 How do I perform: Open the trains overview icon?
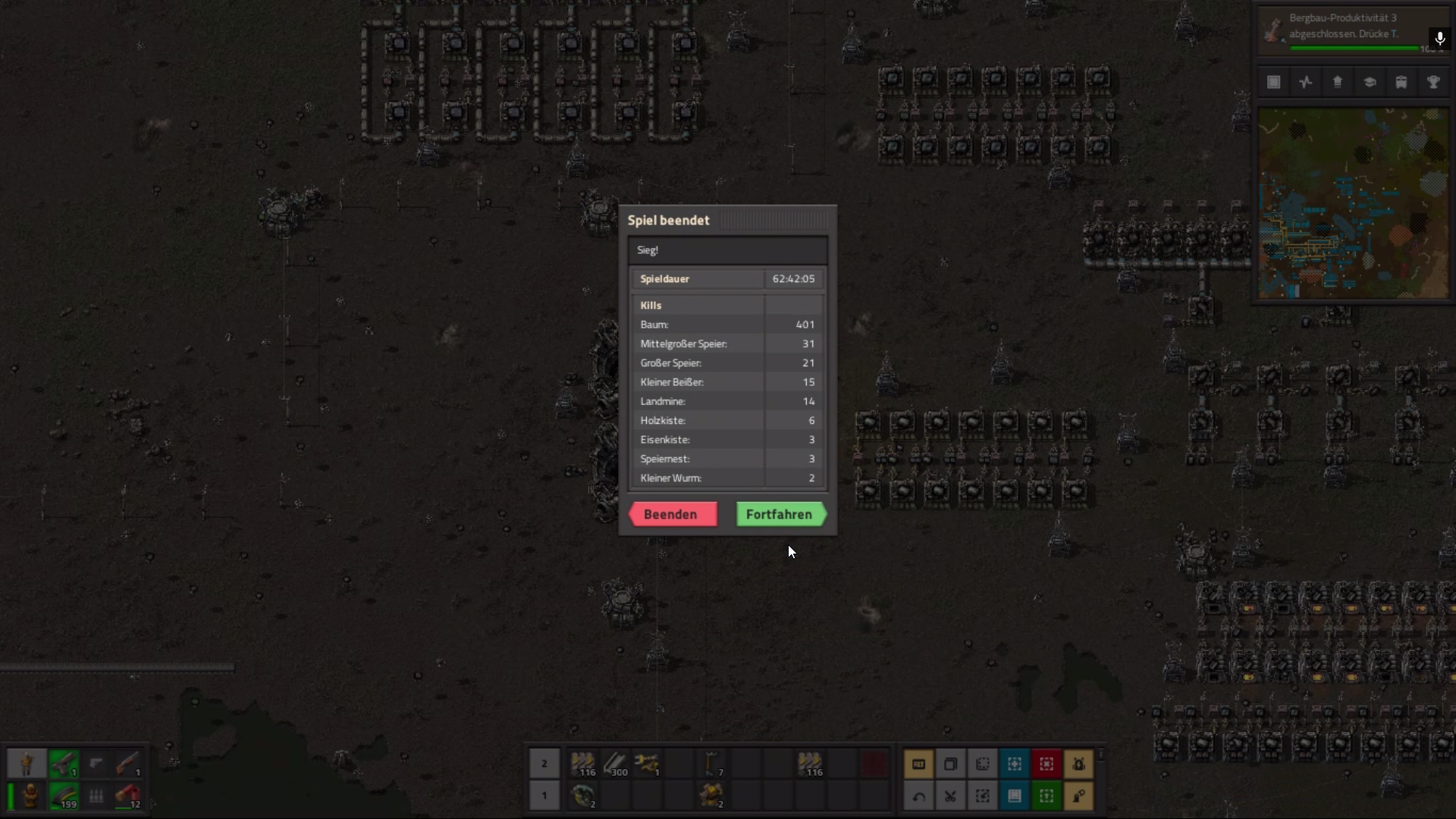(1401, 83)
